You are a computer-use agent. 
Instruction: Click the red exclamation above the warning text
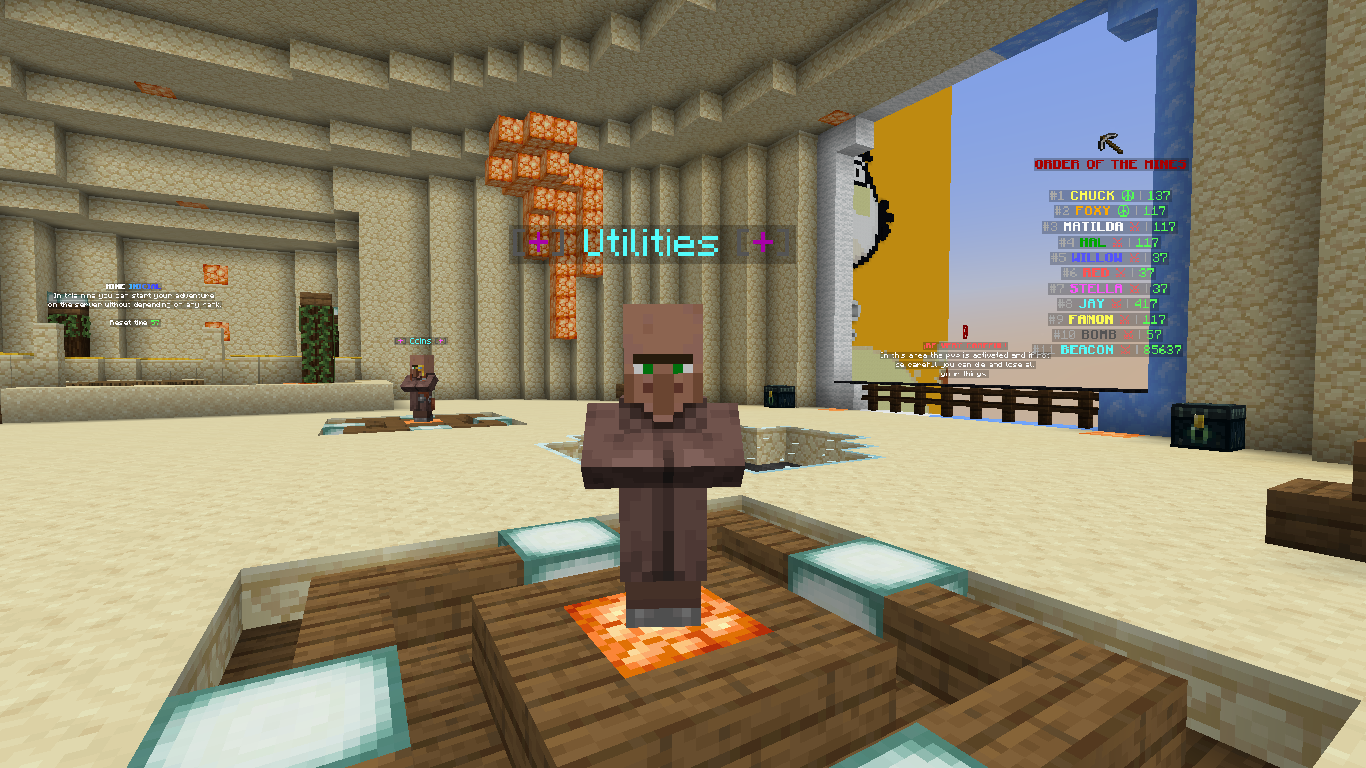[x=965, y=332]
